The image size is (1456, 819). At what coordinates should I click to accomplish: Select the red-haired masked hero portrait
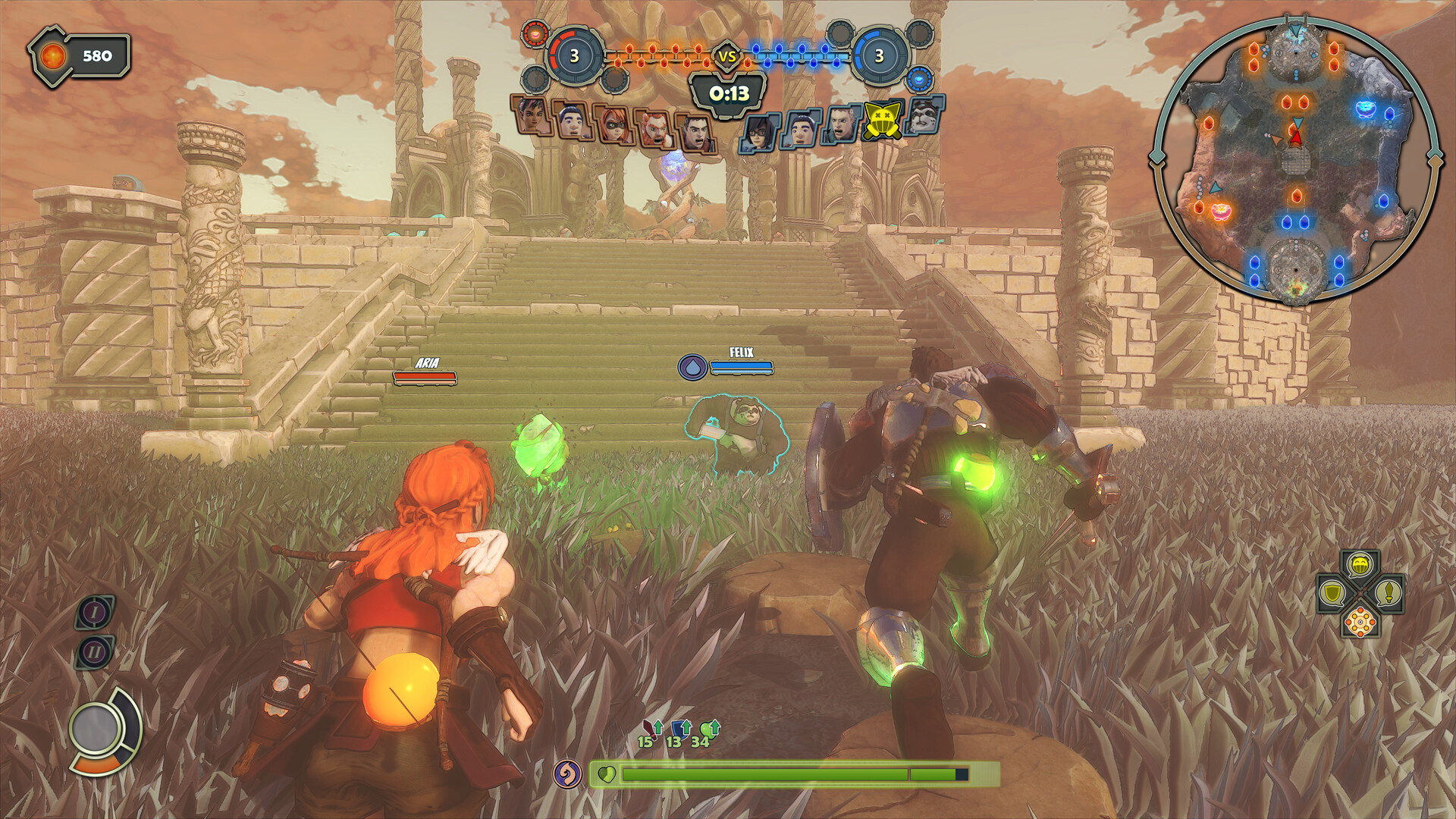point(613,124)
